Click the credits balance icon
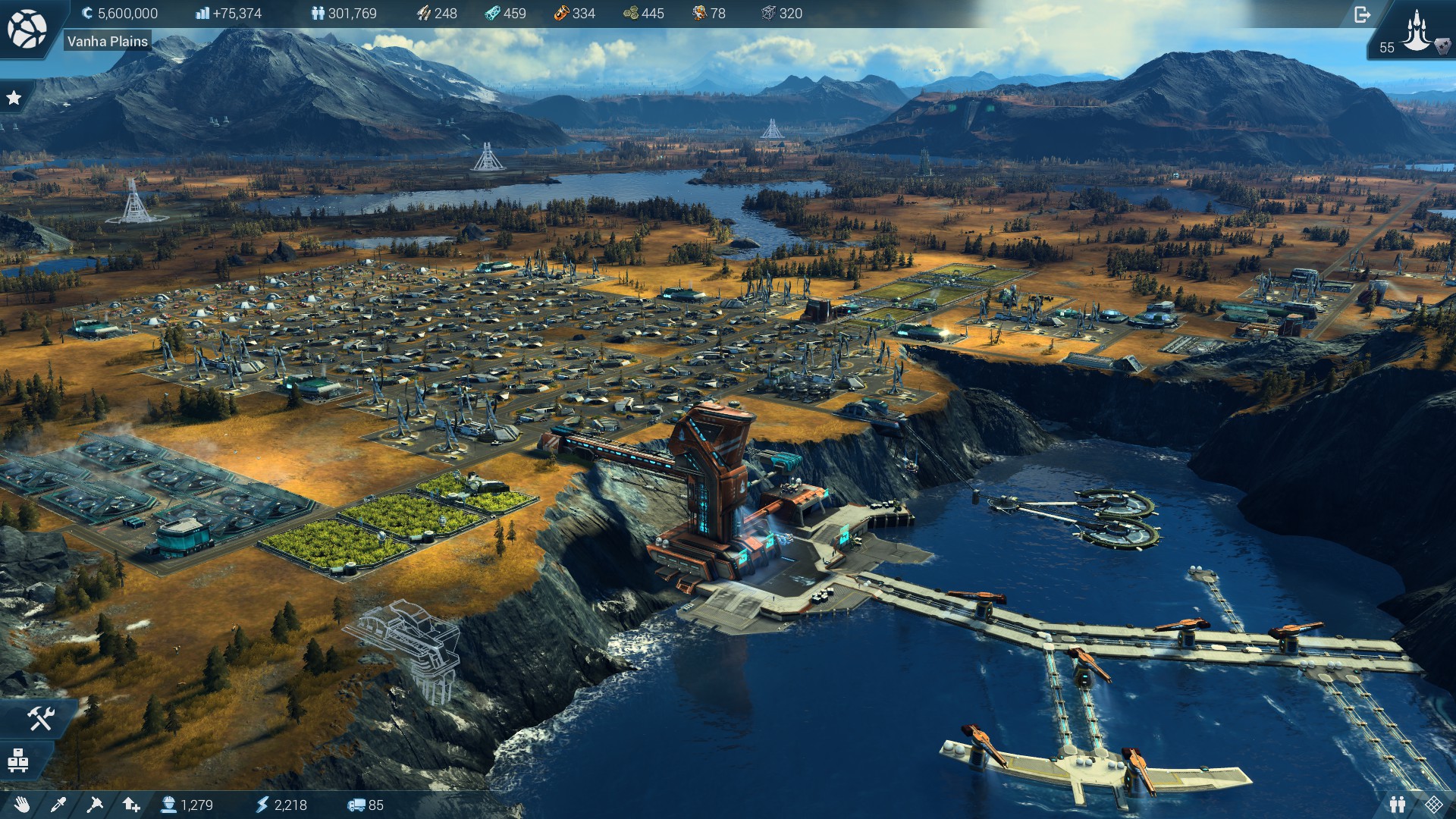This screenshot has width=1456, height=819. (87, 14)
